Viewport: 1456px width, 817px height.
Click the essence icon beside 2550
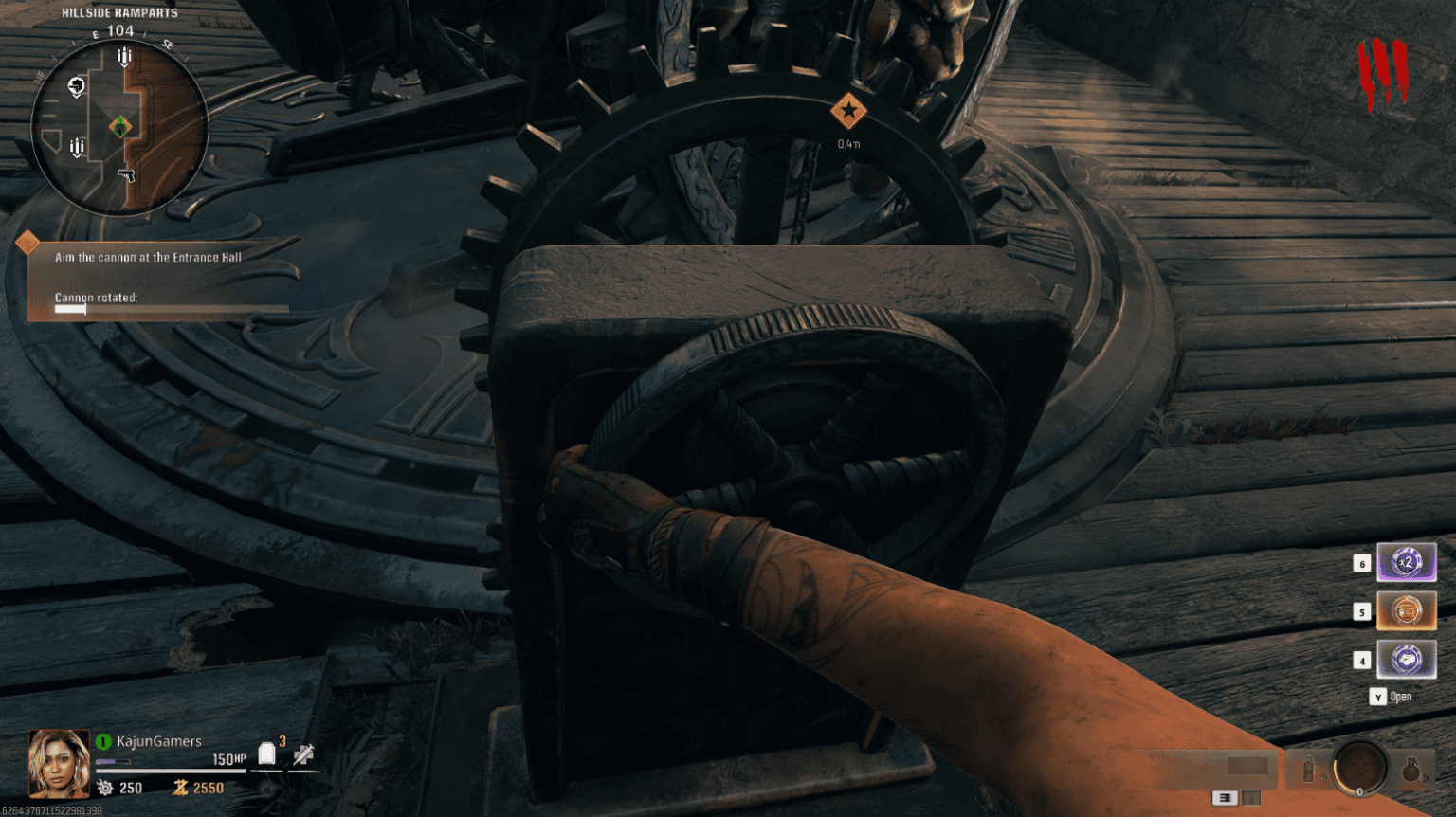(x=182, y=789)
